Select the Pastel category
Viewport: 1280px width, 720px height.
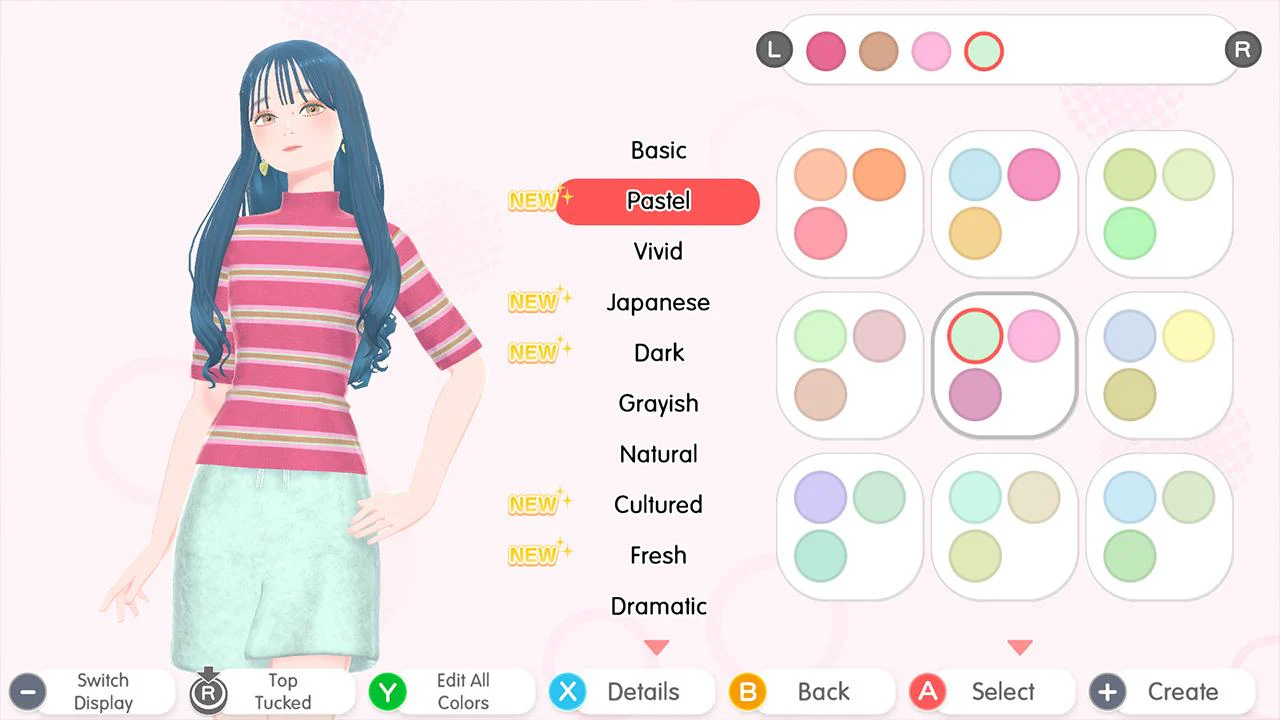[658, 201]
